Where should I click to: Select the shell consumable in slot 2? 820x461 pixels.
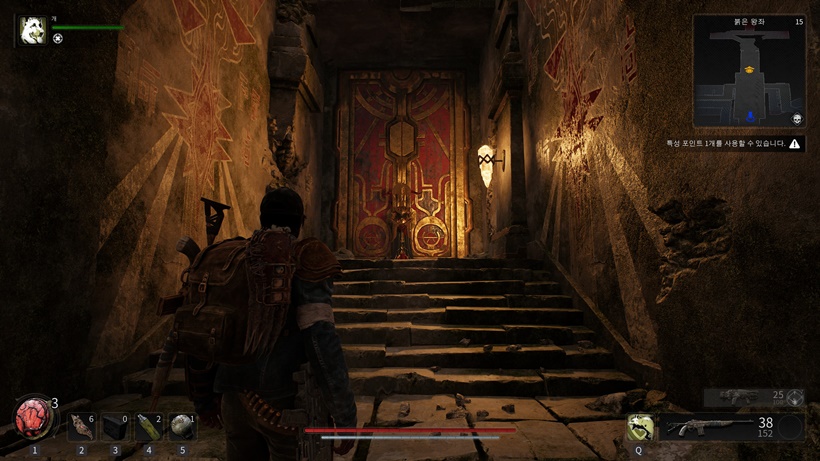point(82,428)
